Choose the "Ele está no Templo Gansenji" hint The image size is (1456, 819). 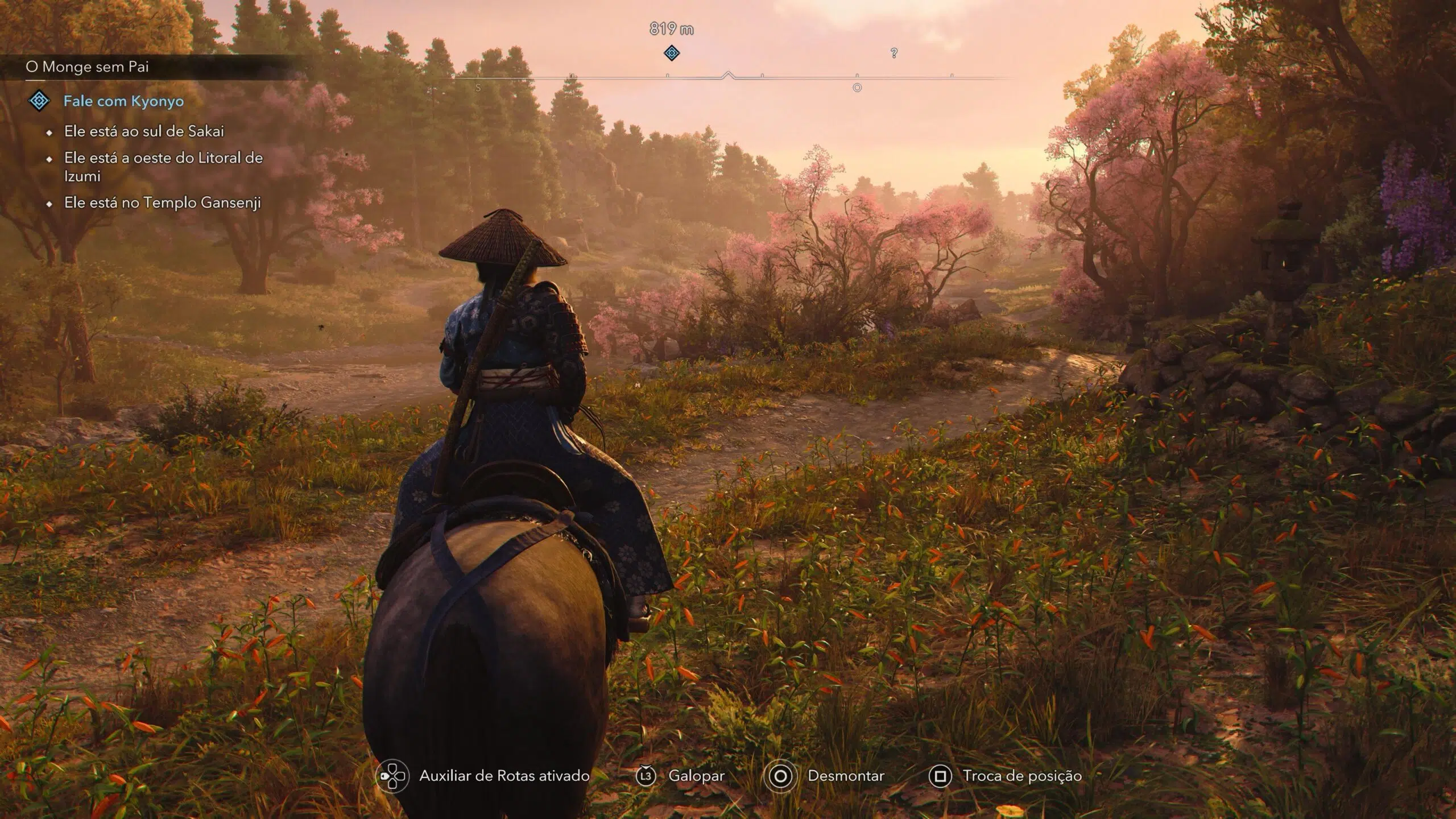pos(162,203)
